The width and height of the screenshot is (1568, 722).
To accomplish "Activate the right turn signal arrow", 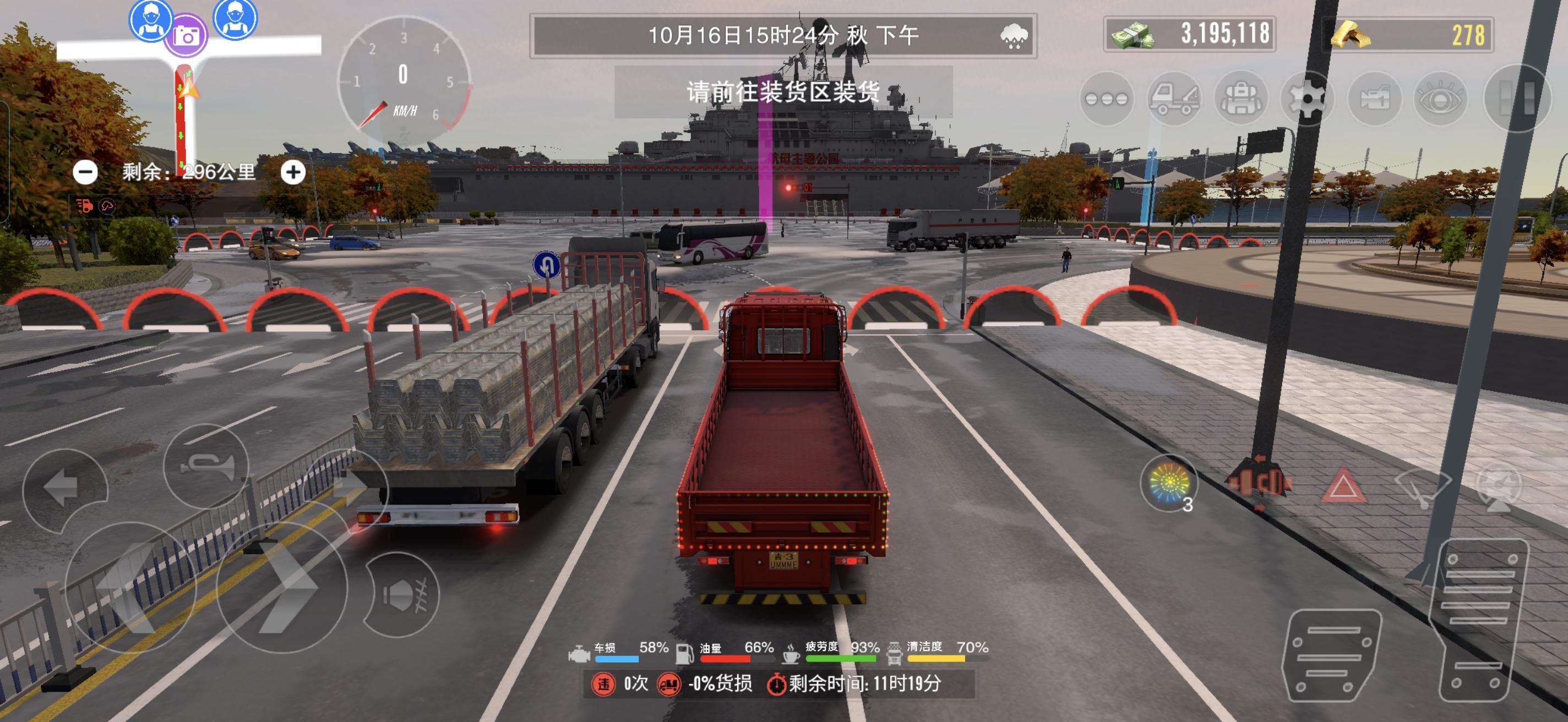I will pyautogui.click(x=346, y=486).
